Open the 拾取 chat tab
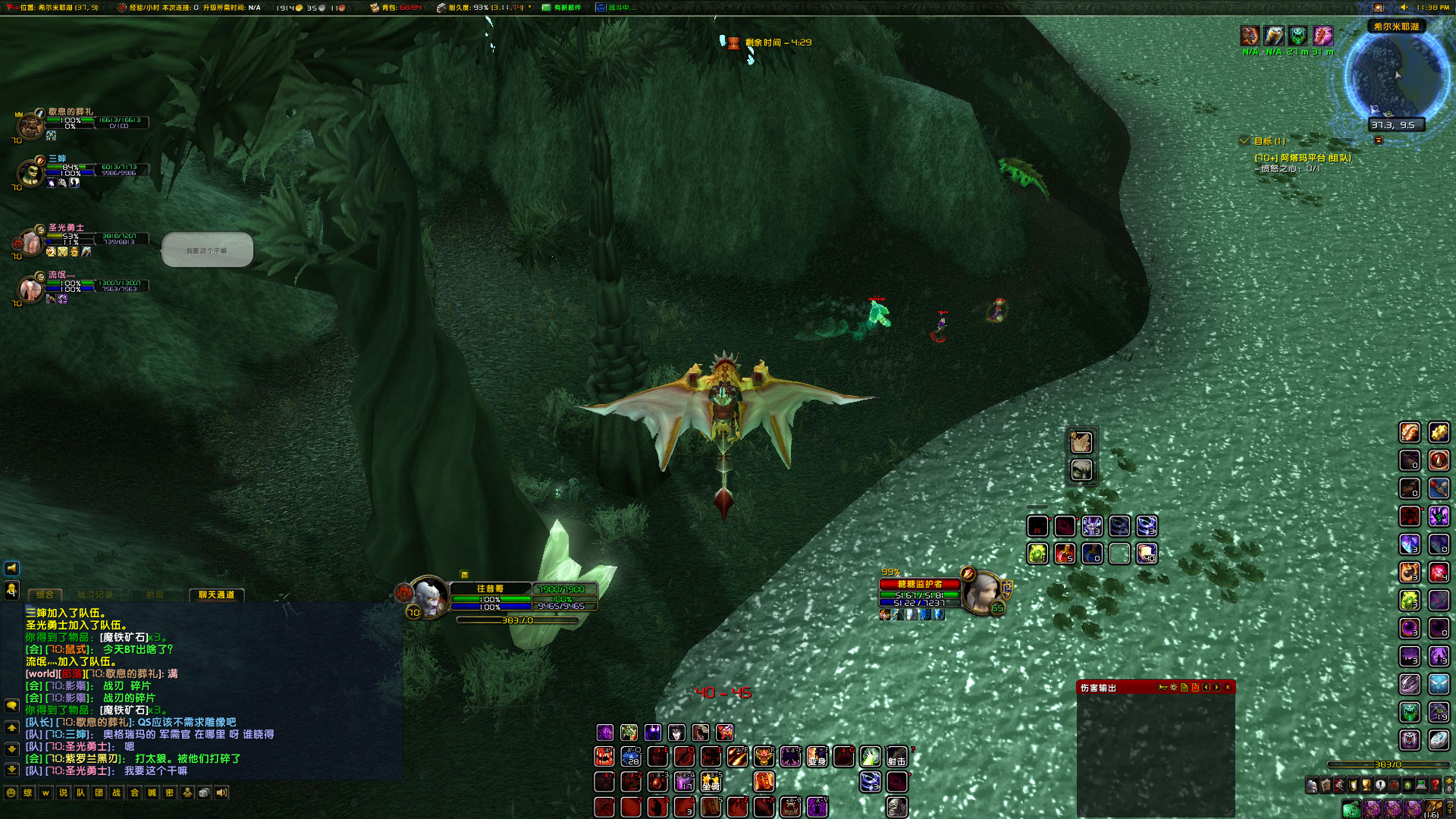This screenshot has width=1456, height=819. coord(155,595)
